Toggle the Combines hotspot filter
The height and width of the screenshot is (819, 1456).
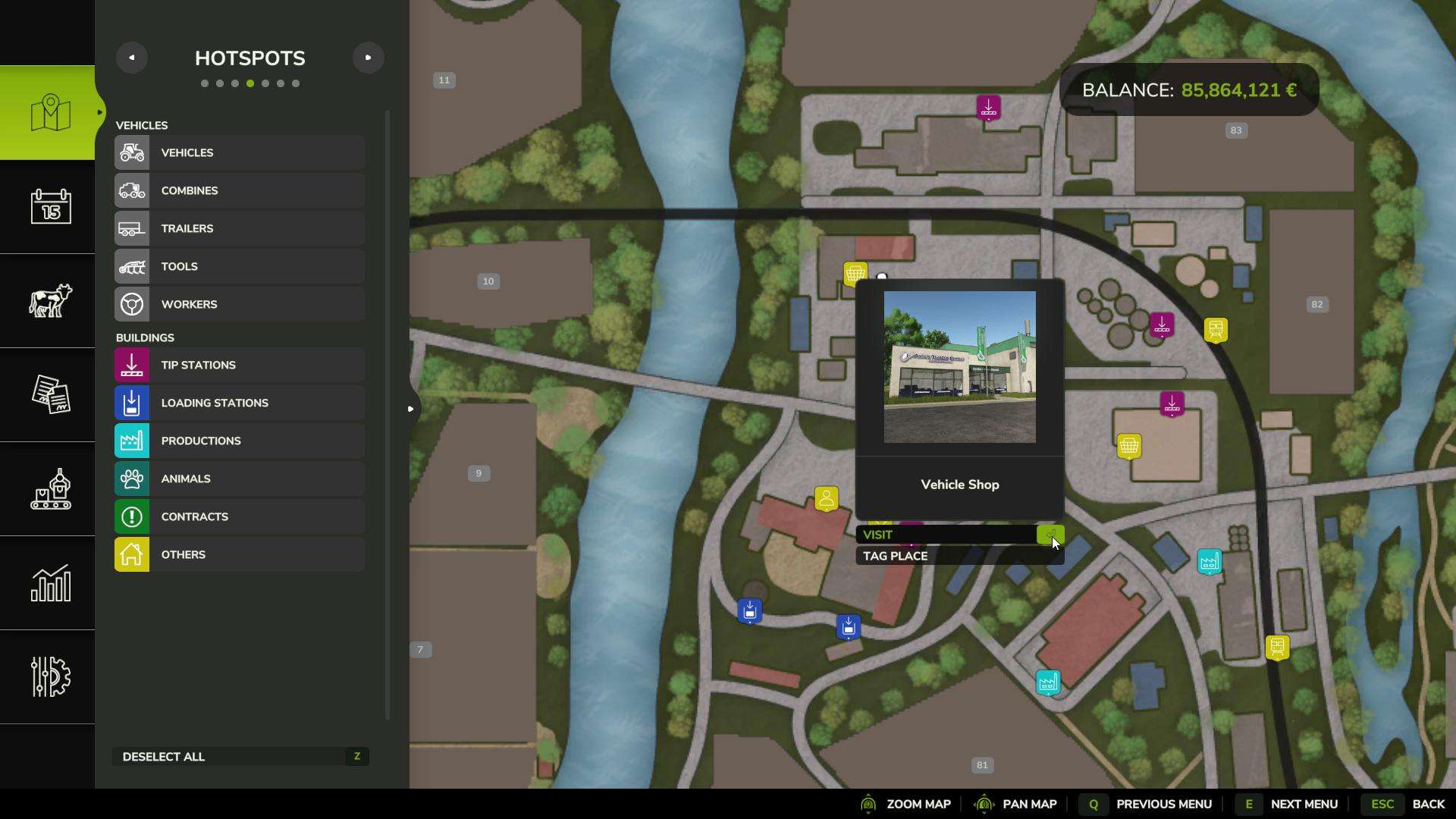(x=240, y=190)
